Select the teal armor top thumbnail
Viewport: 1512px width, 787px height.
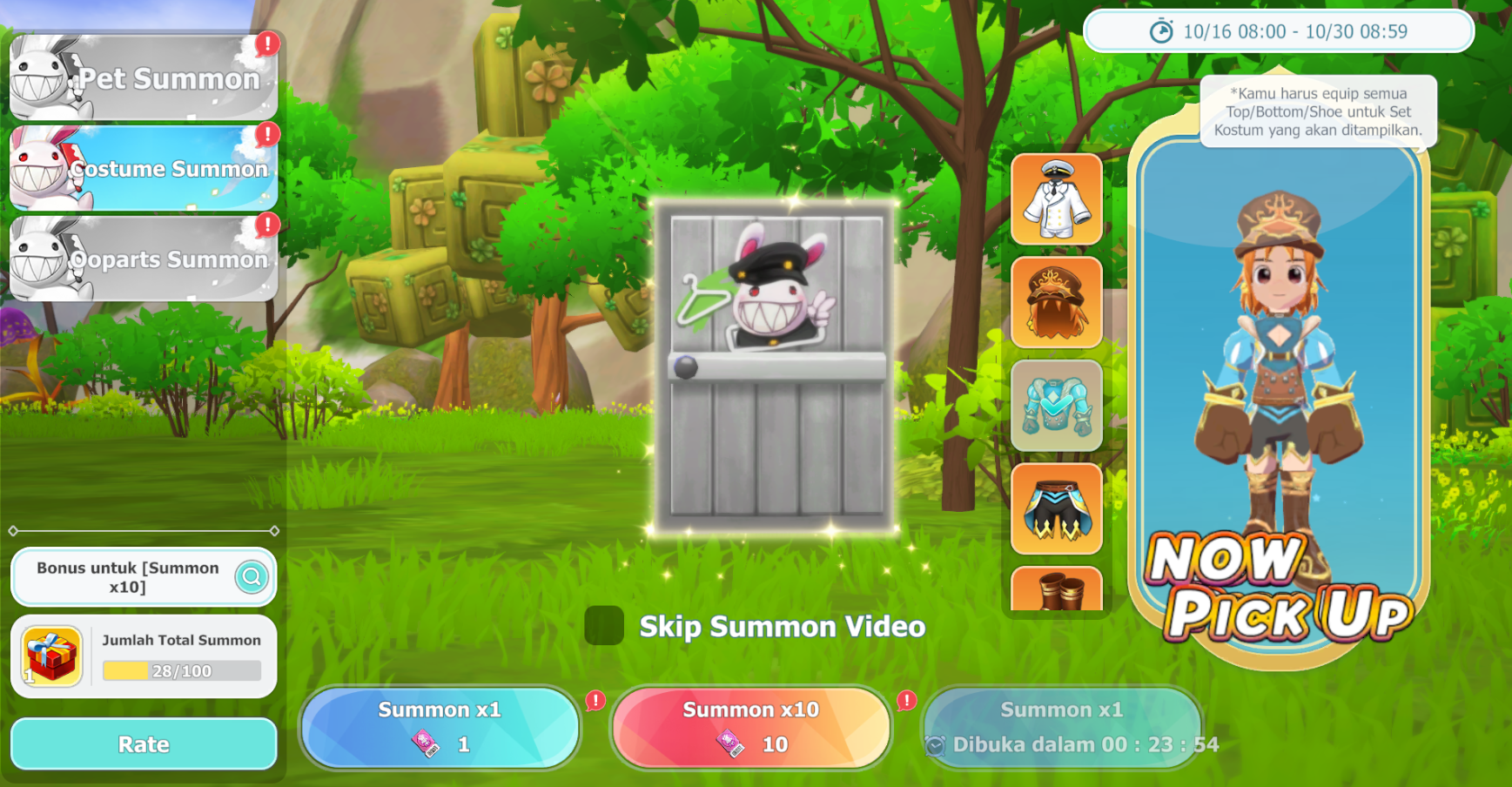click(1056, 406)
